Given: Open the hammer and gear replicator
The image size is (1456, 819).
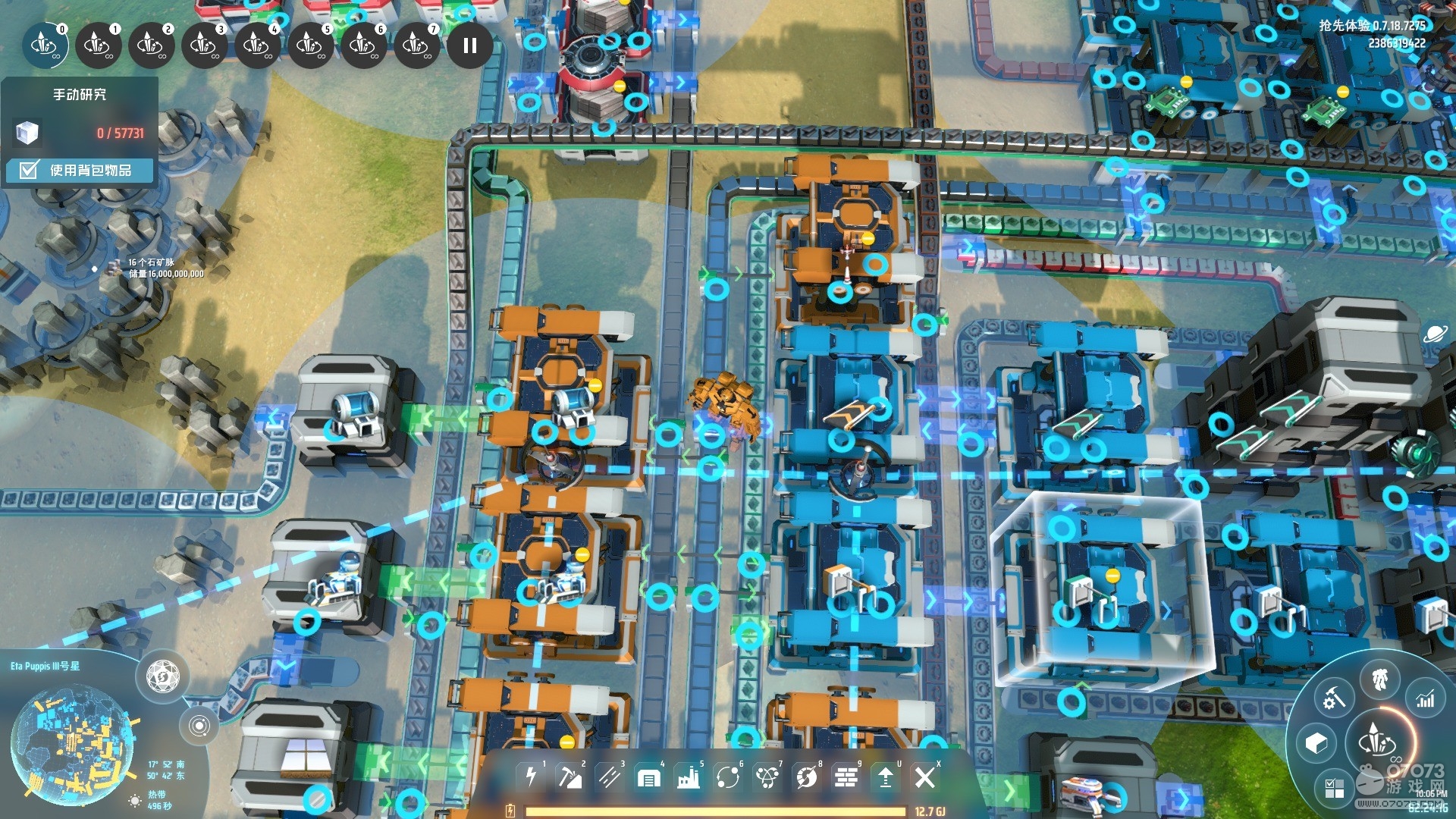Looking at the screenshot, I should tap(1334, 698).
